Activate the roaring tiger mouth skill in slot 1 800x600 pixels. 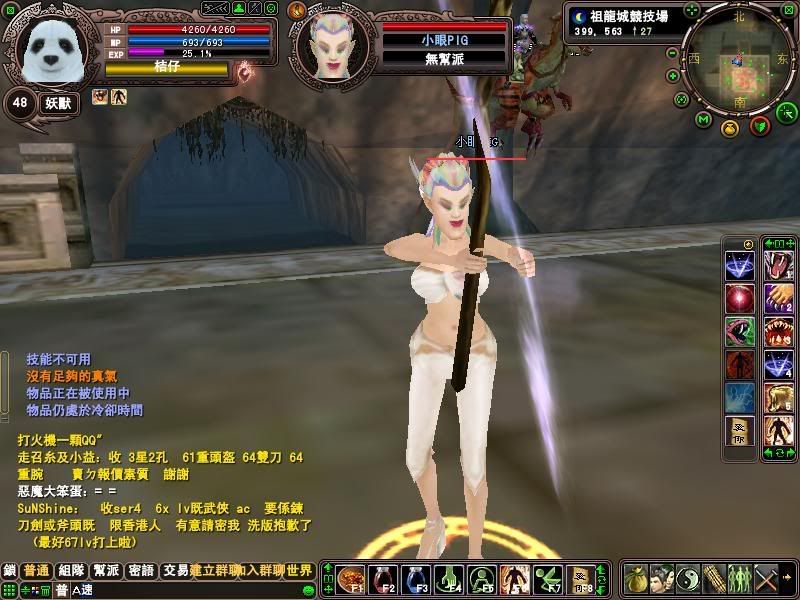(x=778, y=266)
